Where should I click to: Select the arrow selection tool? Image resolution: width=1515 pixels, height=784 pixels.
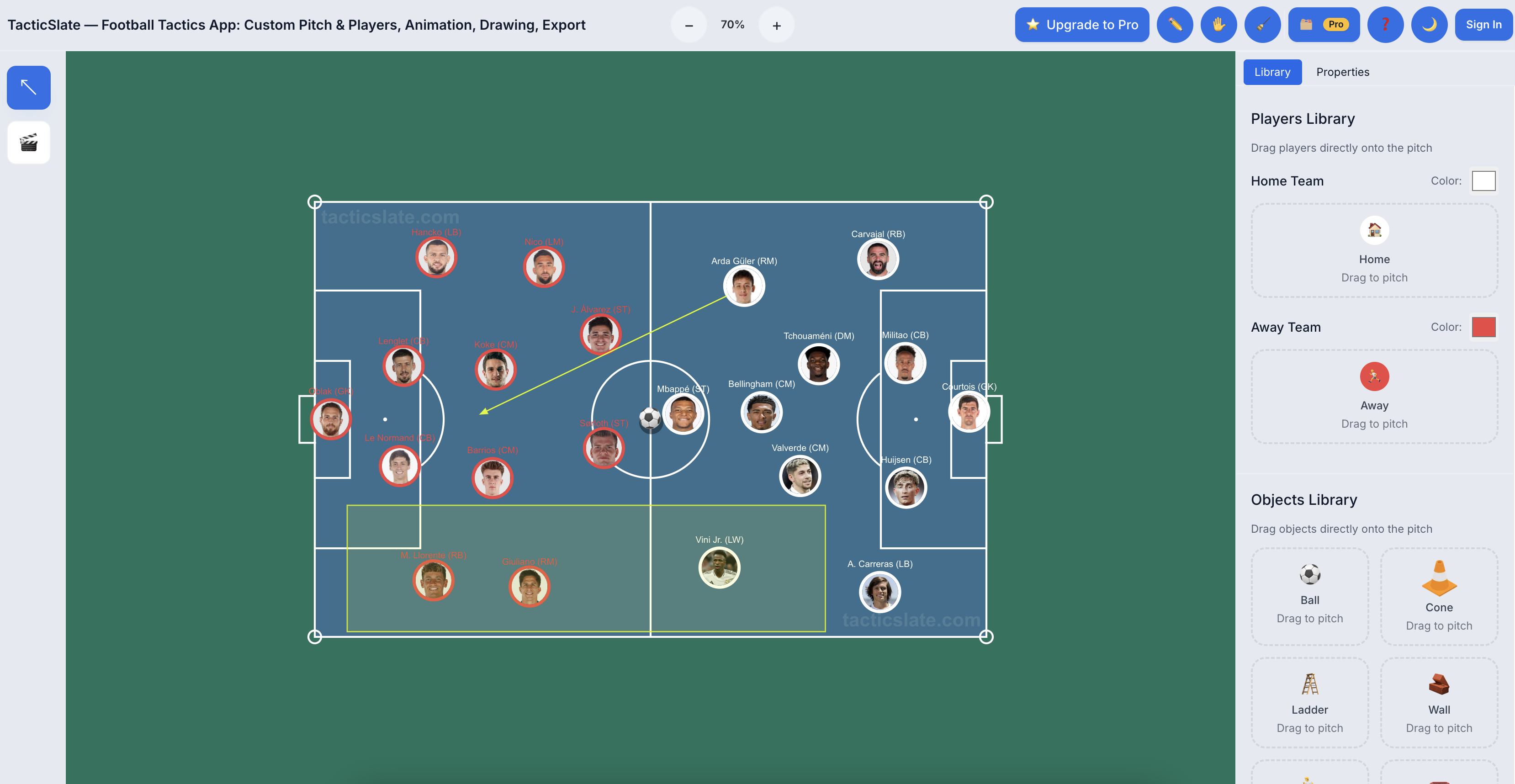[28, 87]
